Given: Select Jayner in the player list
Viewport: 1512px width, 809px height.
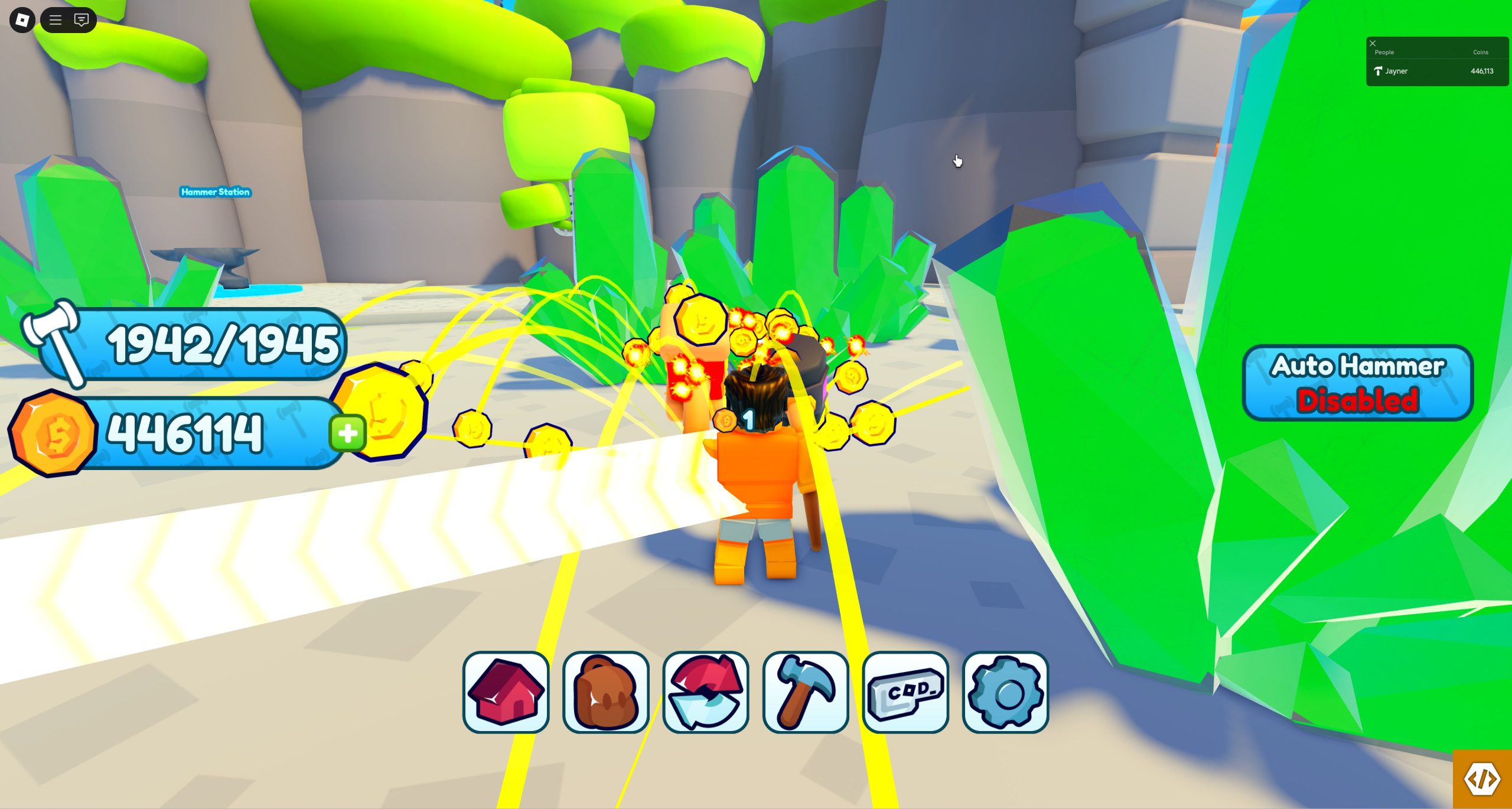Looking at the screenshot, I should click(1396, 71).
